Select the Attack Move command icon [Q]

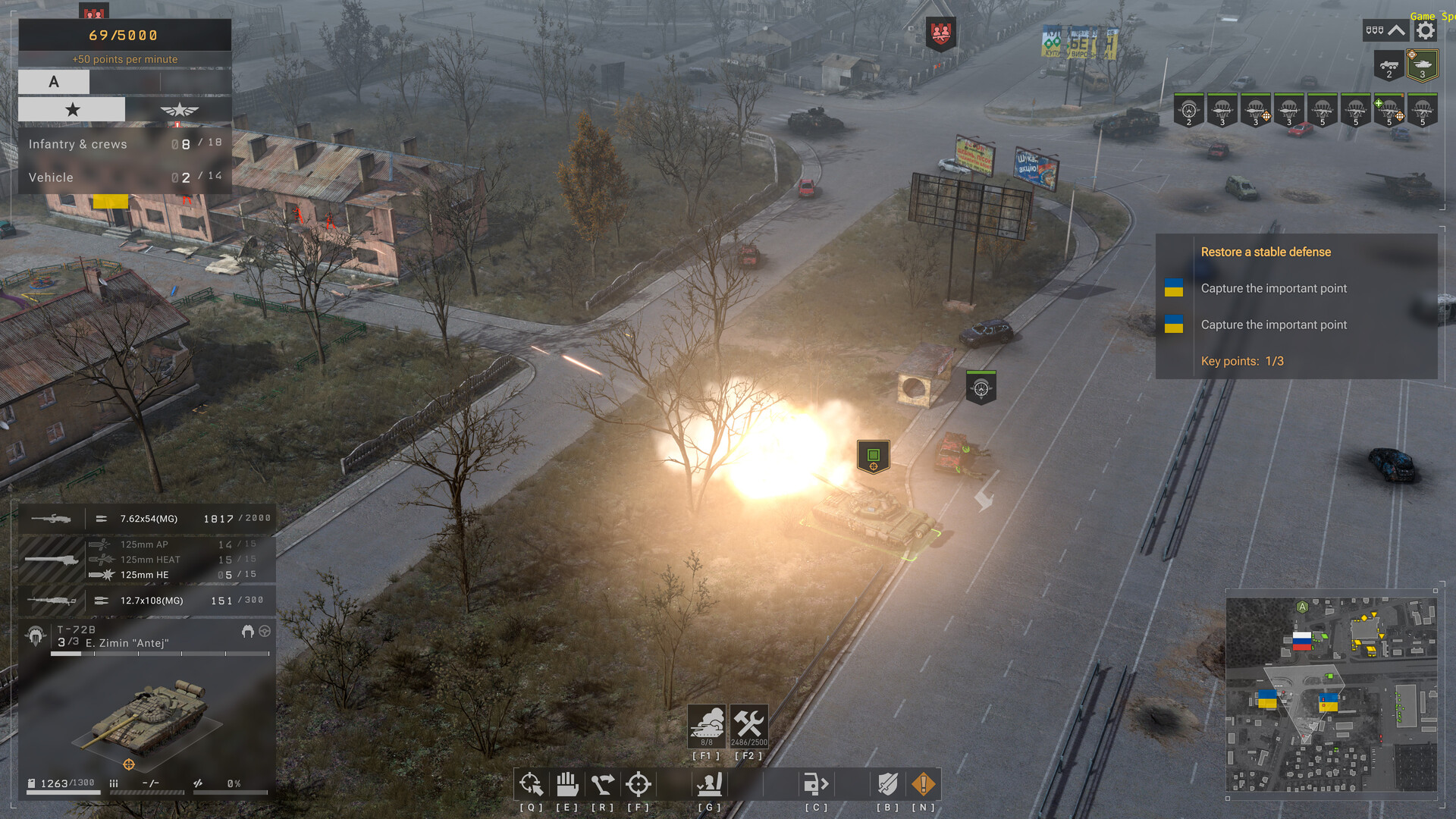(531, 784)
